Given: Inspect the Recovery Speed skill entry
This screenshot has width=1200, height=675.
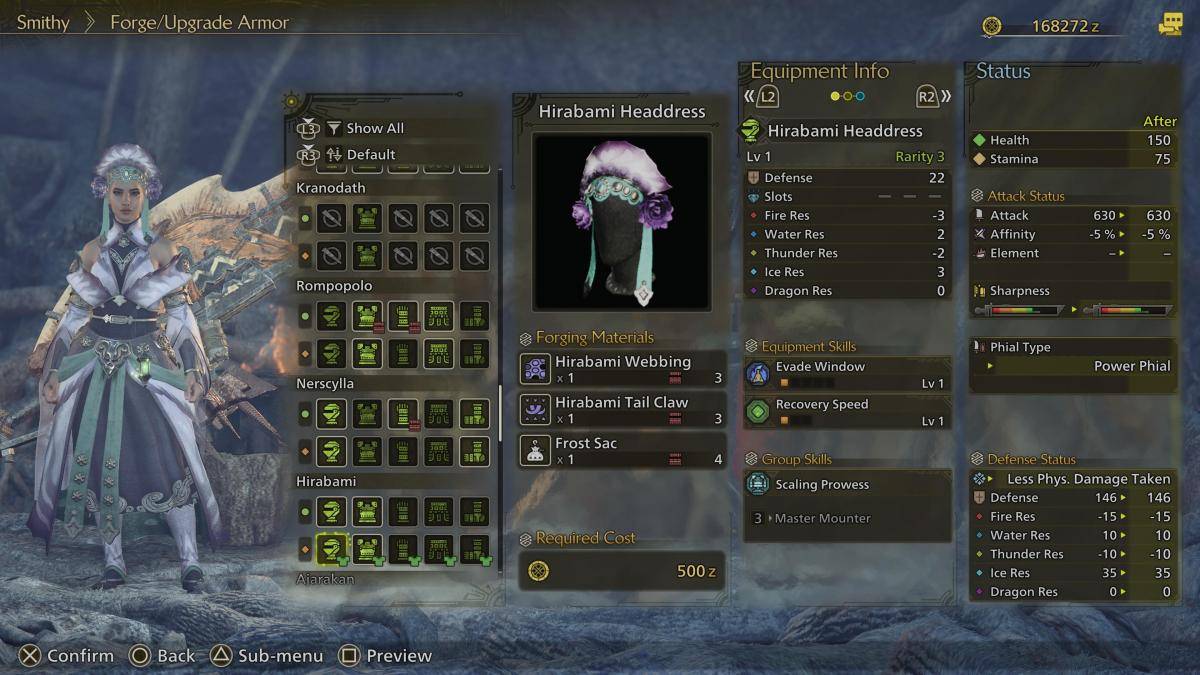Looking at the screenshot, I should click(846, 412).
